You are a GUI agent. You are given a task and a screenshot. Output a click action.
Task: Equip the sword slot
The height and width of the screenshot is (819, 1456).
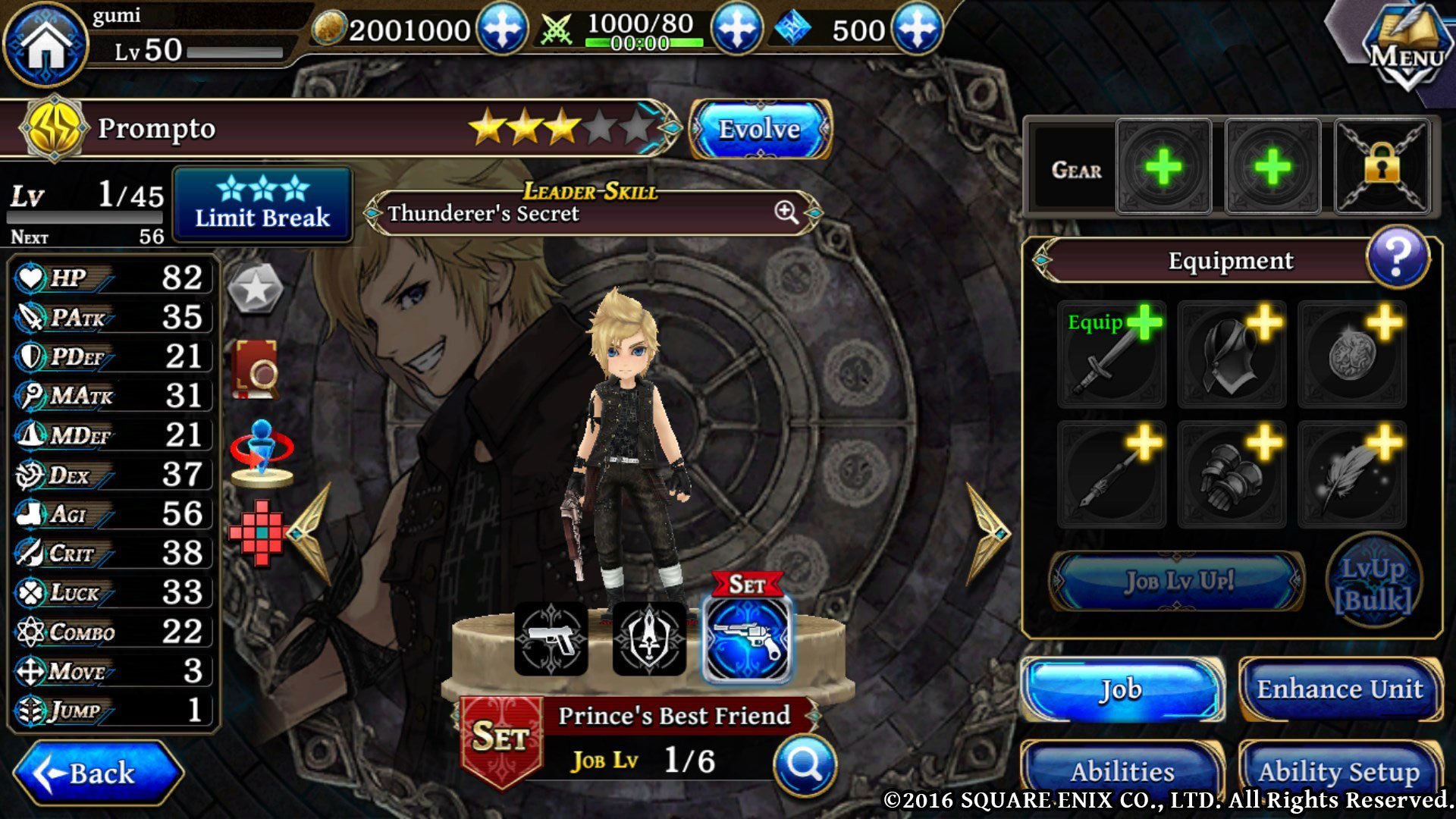coord(1111,354)
